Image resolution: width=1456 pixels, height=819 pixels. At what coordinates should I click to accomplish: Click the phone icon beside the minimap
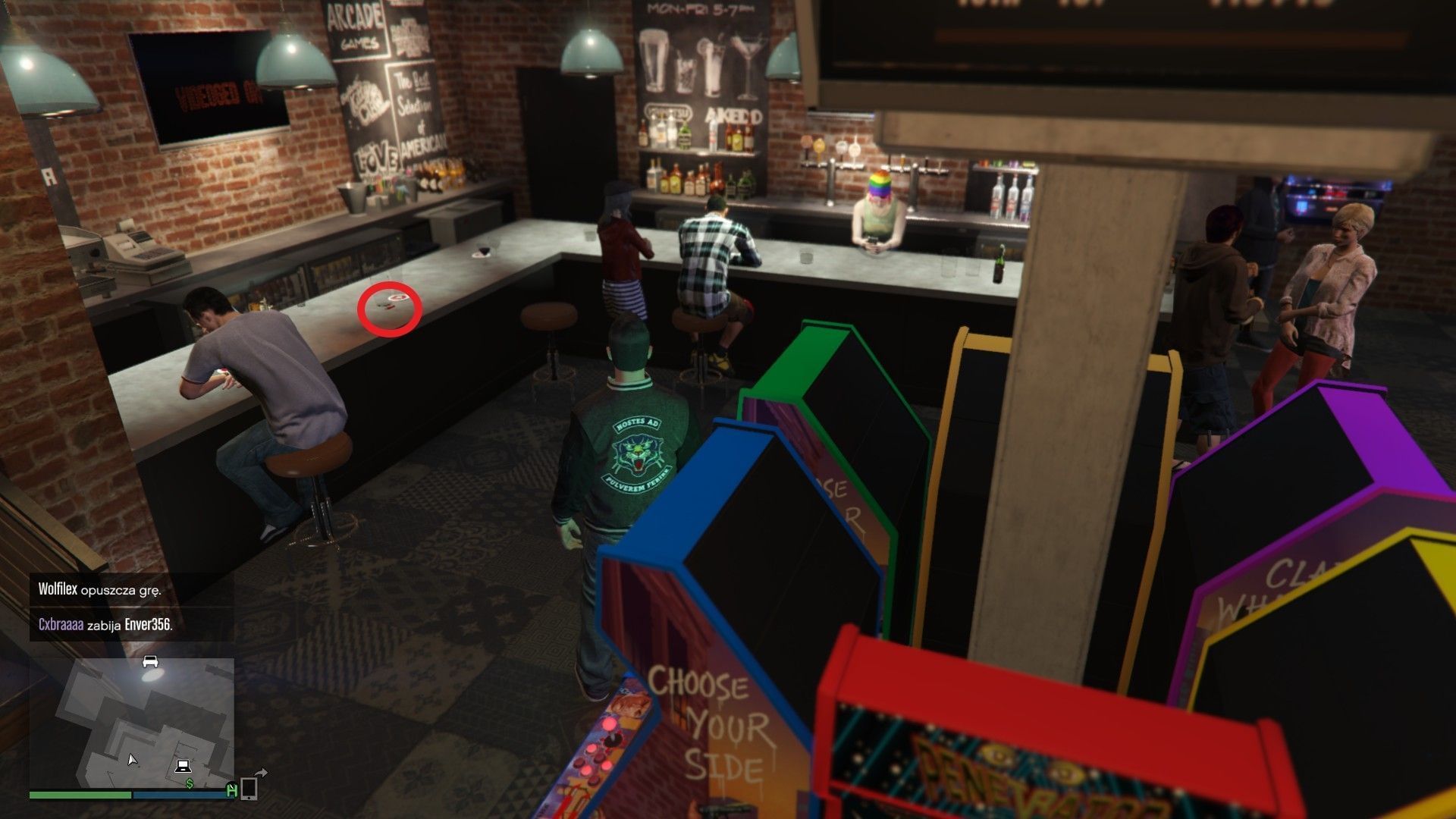(249, 789)
